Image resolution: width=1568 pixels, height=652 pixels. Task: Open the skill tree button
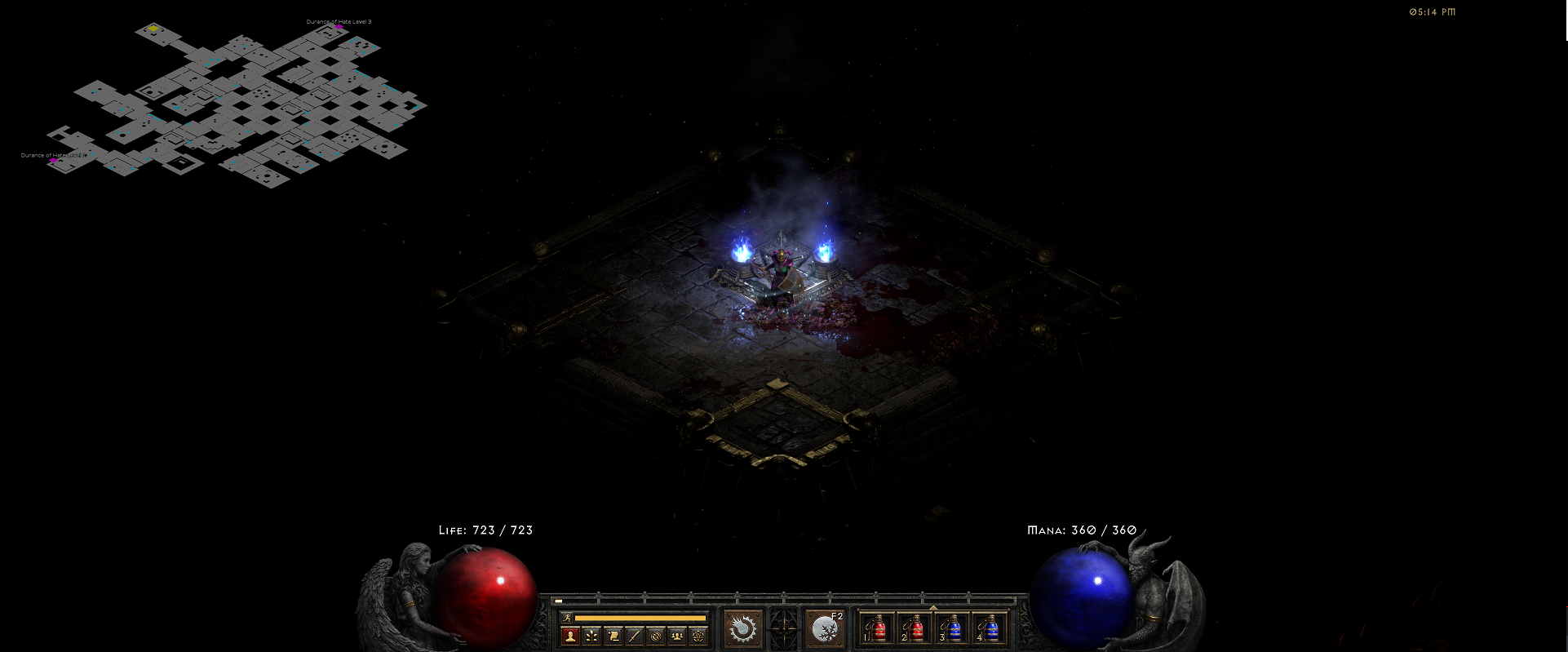click(592, 636)
